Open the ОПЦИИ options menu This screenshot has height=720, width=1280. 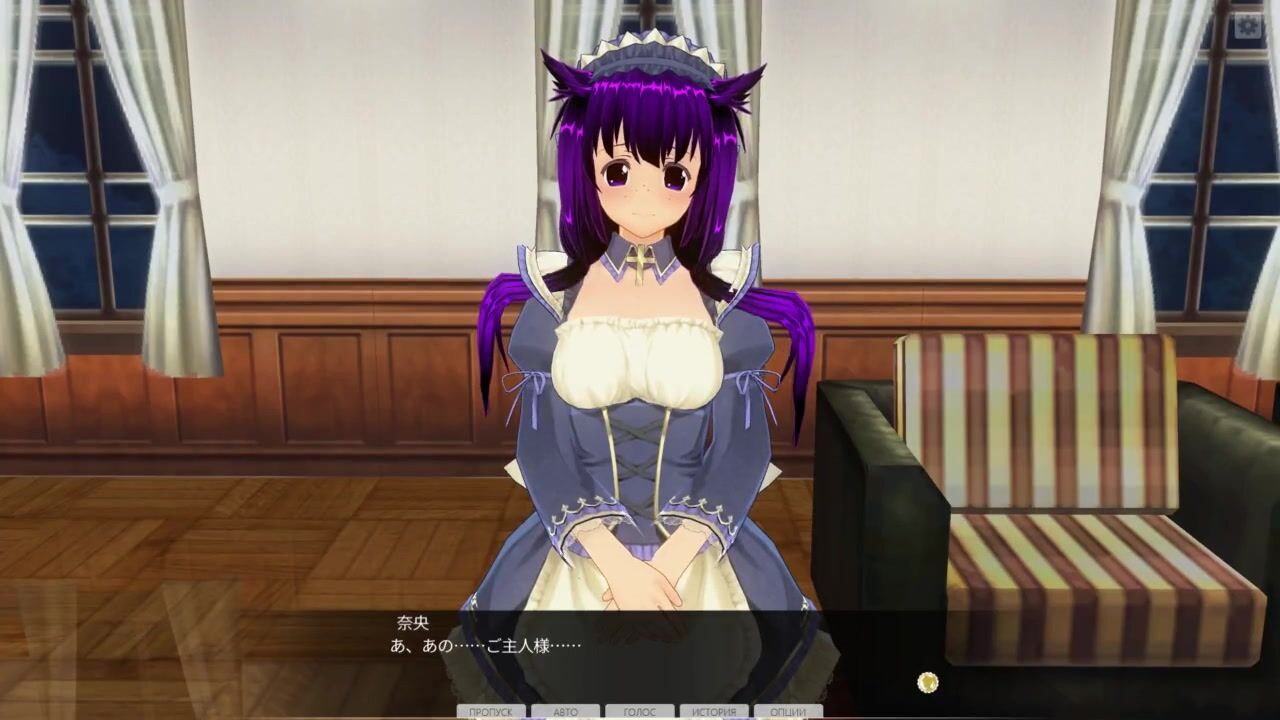pos(789,712)
